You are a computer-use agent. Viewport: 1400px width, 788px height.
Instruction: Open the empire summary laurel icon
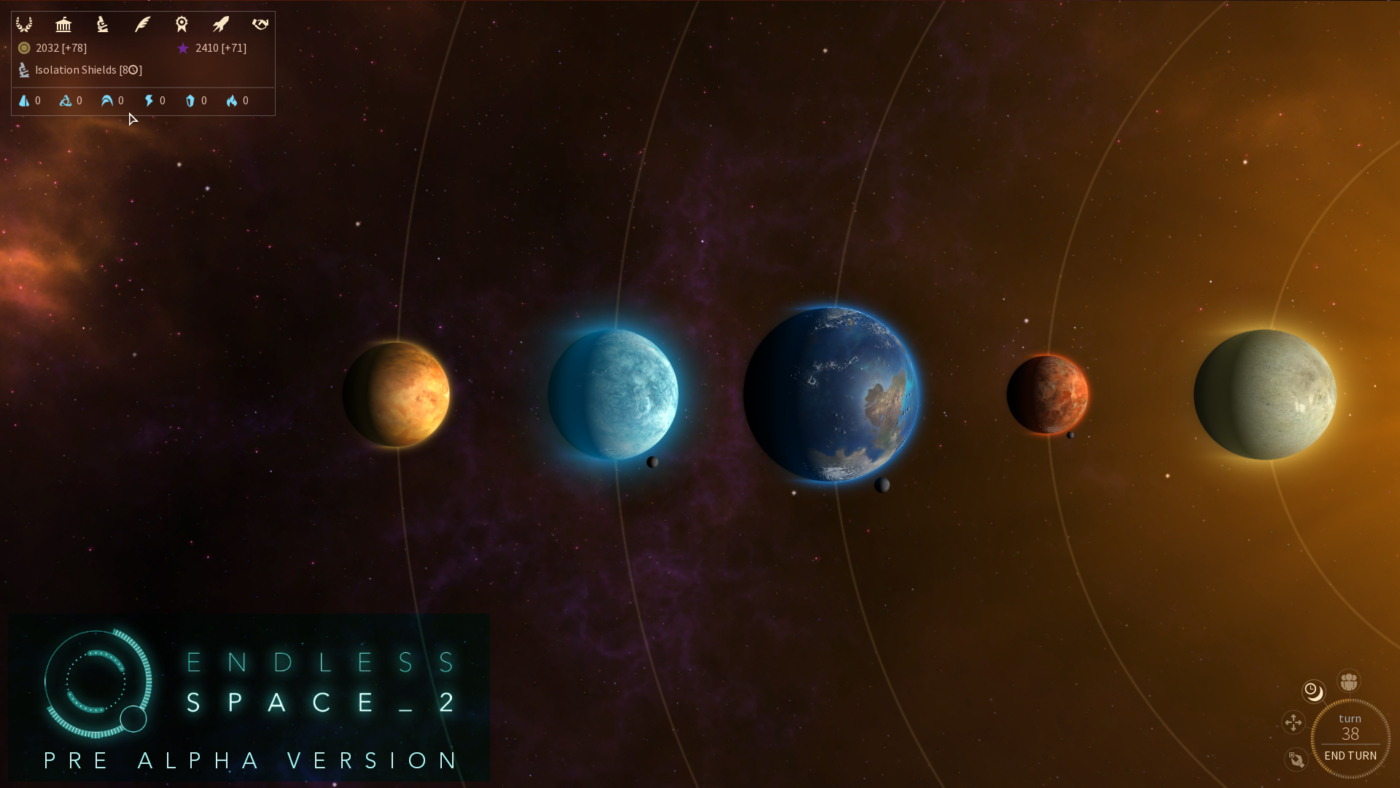point(25,23)
